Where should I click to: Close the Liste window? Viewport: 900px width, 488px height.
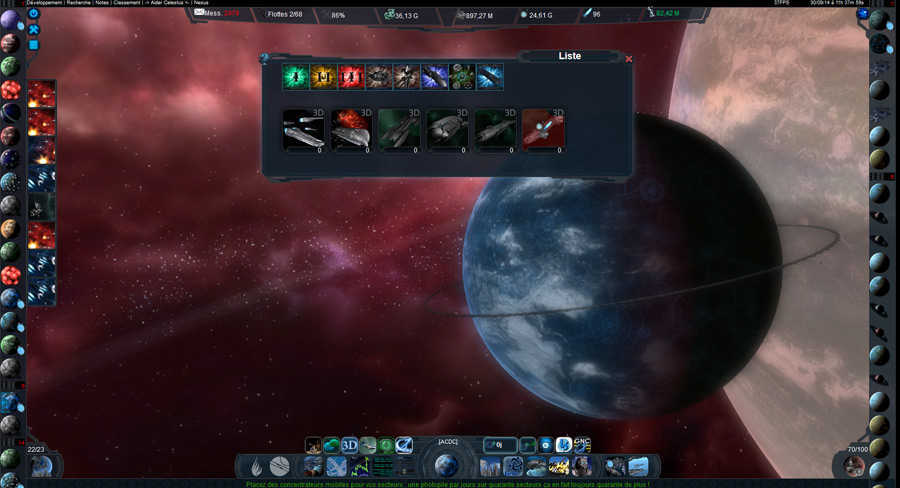(x=628, y=59)
